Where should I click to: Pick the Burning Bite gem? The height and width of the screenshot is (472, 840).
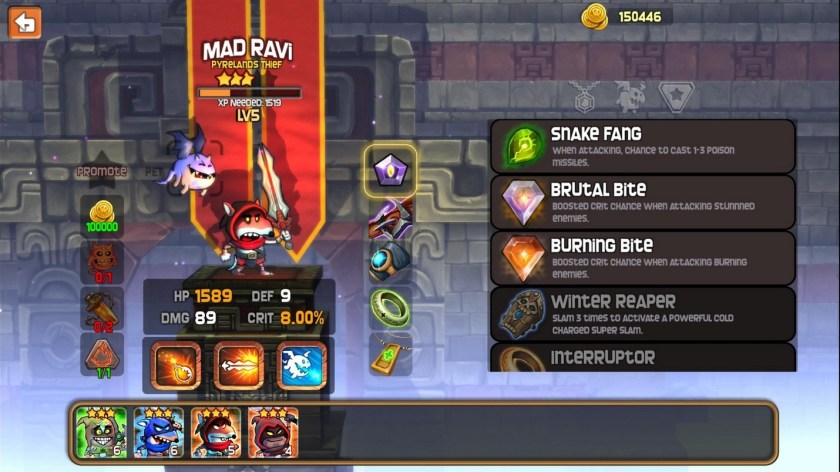point(642,258)
